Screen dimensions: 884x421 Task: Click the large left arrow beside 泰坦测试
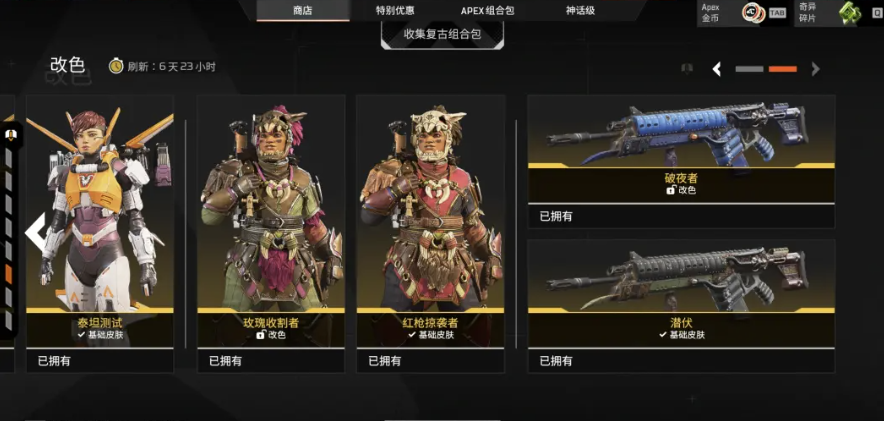click(x=36, y=232)
